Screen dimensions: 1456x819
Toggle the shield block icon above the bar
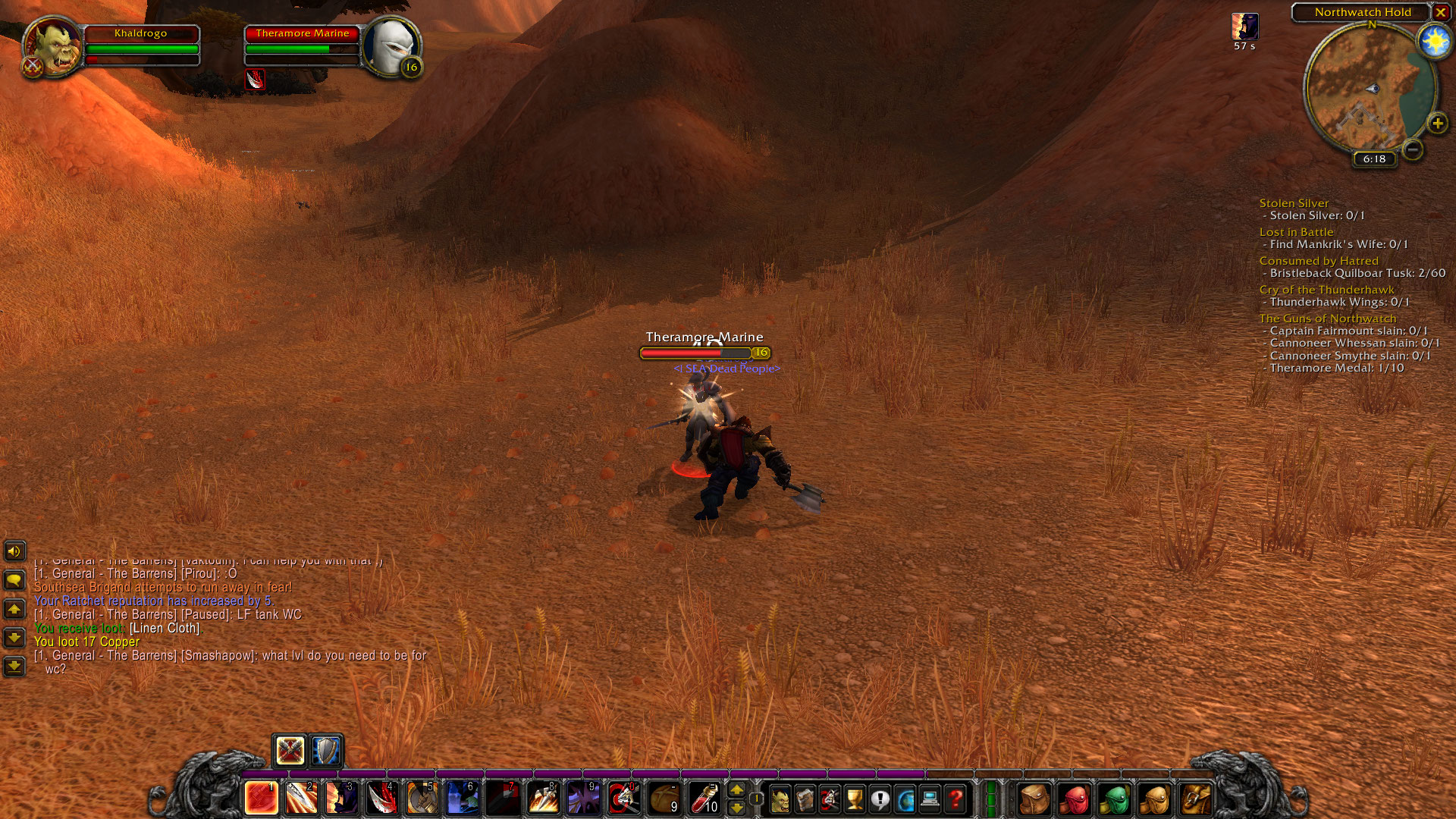click(x=325, y=752)
